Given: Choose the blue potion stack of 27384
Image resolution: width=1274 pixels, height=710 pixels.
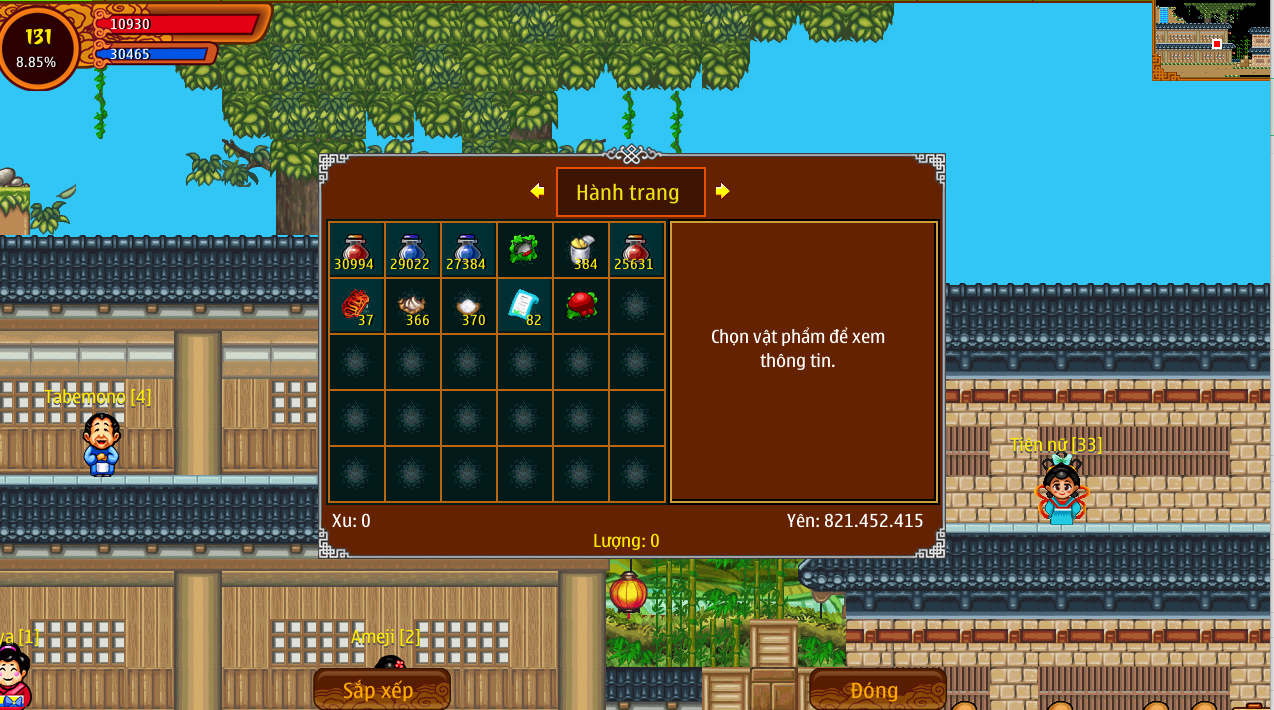Looking at the screenshot, I should point(468,250).
